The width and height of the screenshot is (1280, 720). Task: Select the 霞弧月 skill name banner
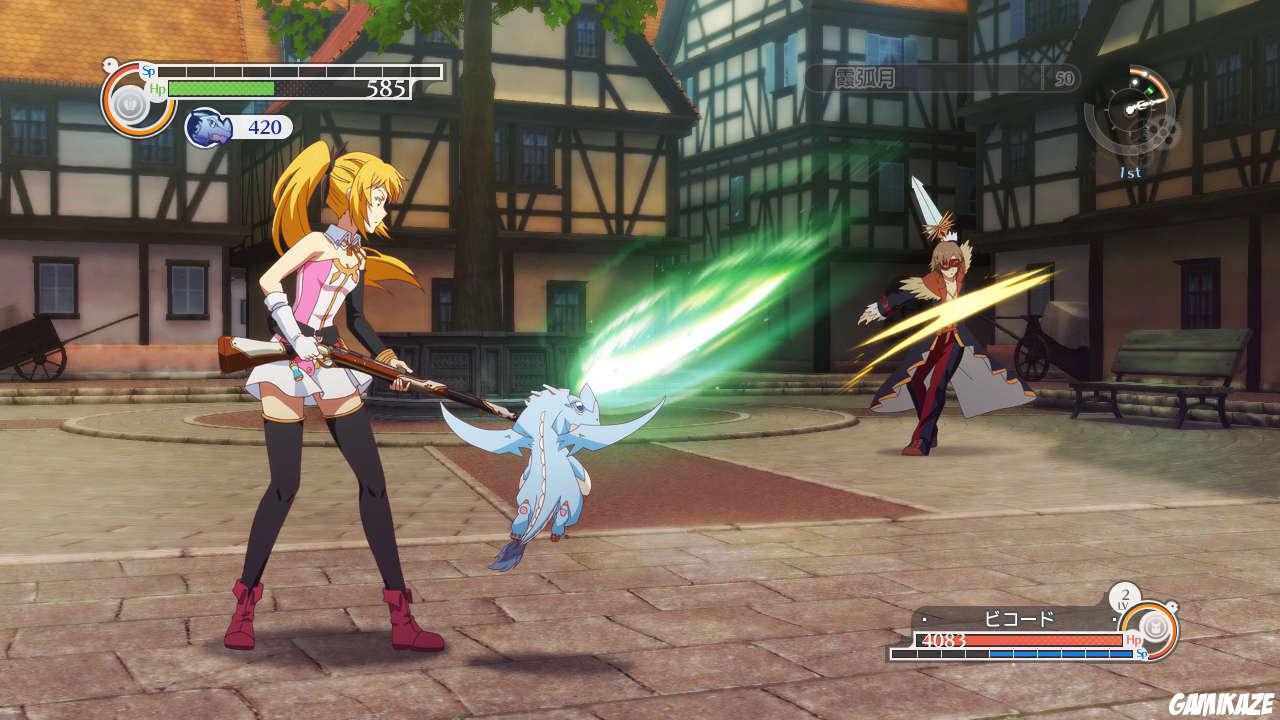(x=940, y=78)
